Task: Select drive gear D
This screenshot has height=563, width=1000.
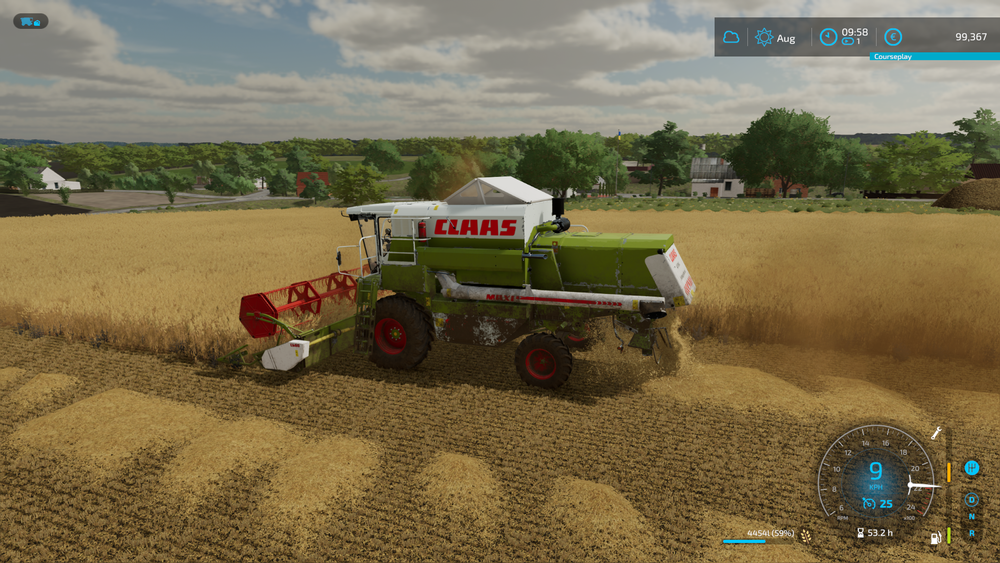Action: (971, 500)
